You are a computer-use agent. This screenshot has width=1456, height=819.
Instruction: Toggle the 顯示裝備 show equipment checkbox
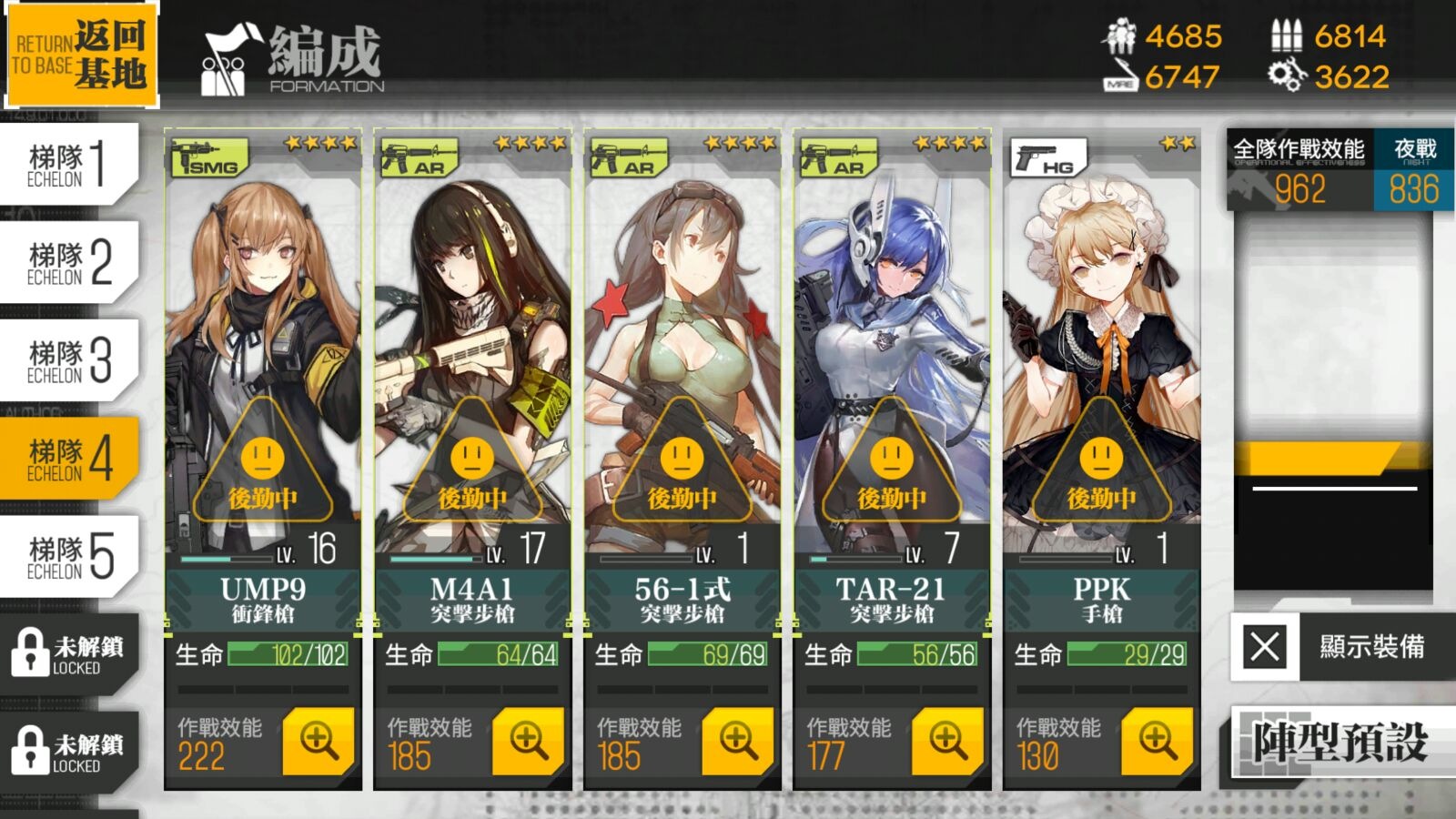[x=1265, y=647]
